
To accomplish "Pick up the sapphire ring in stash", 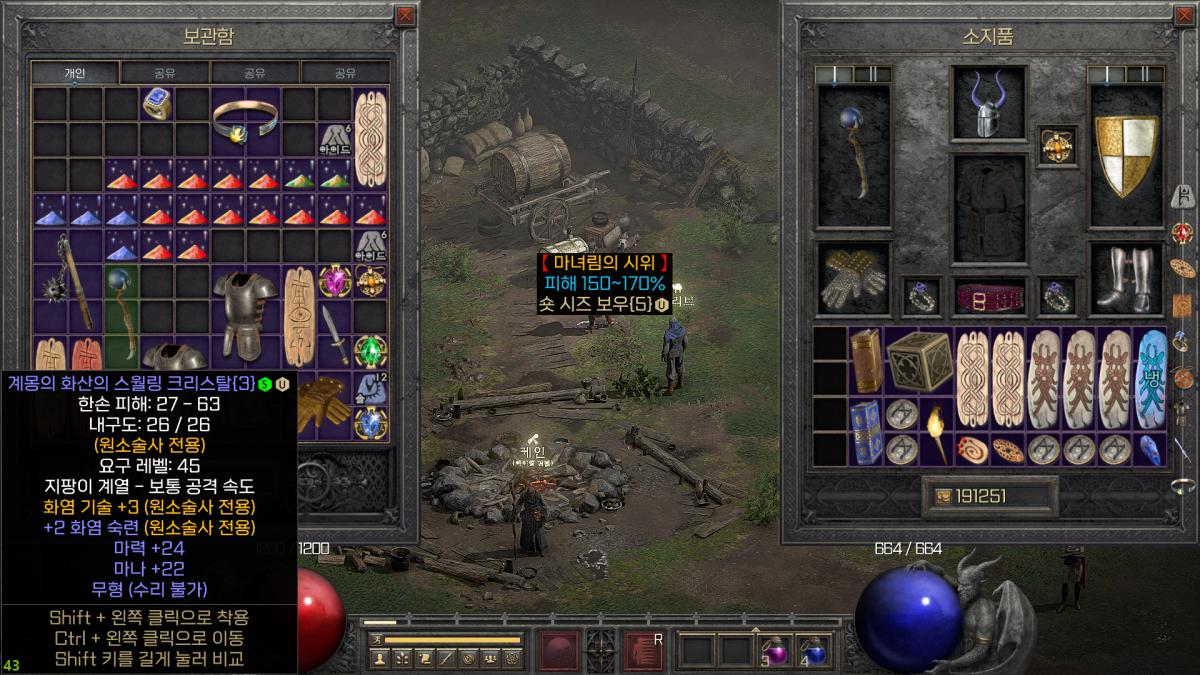I will [x=156, y=103].
